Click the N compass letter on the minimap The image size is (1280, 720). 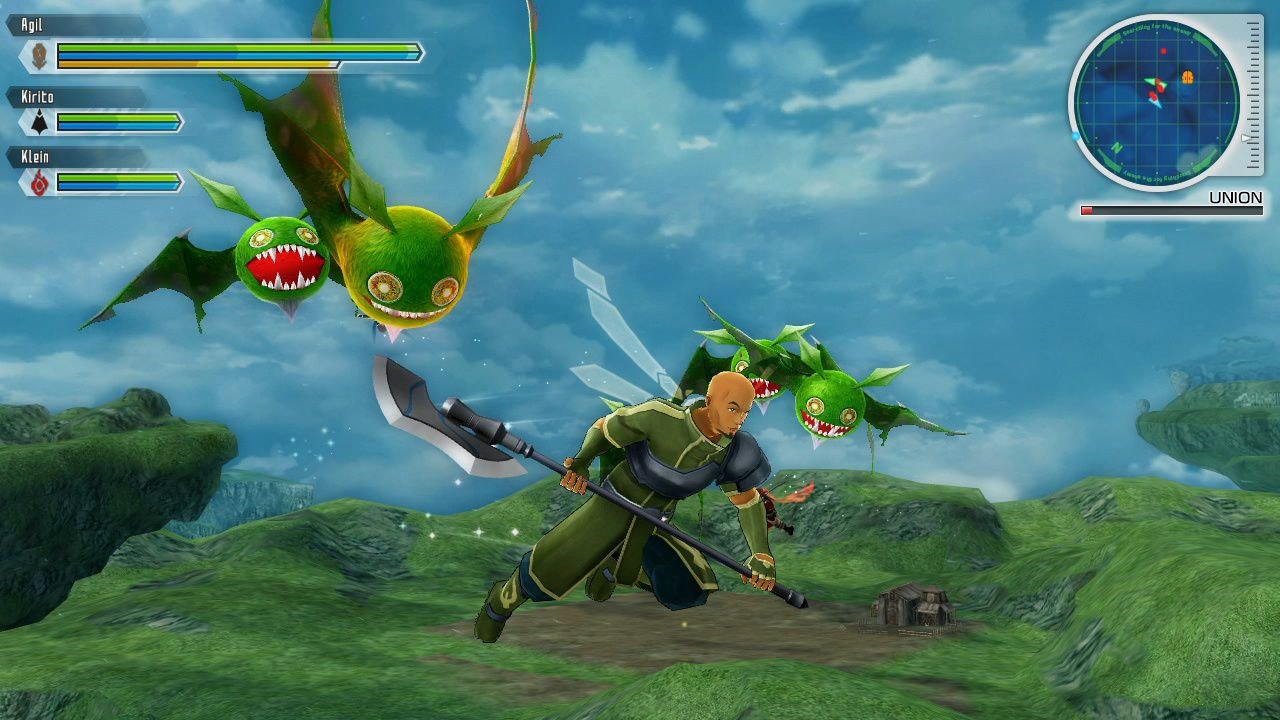pos(1116,147)
